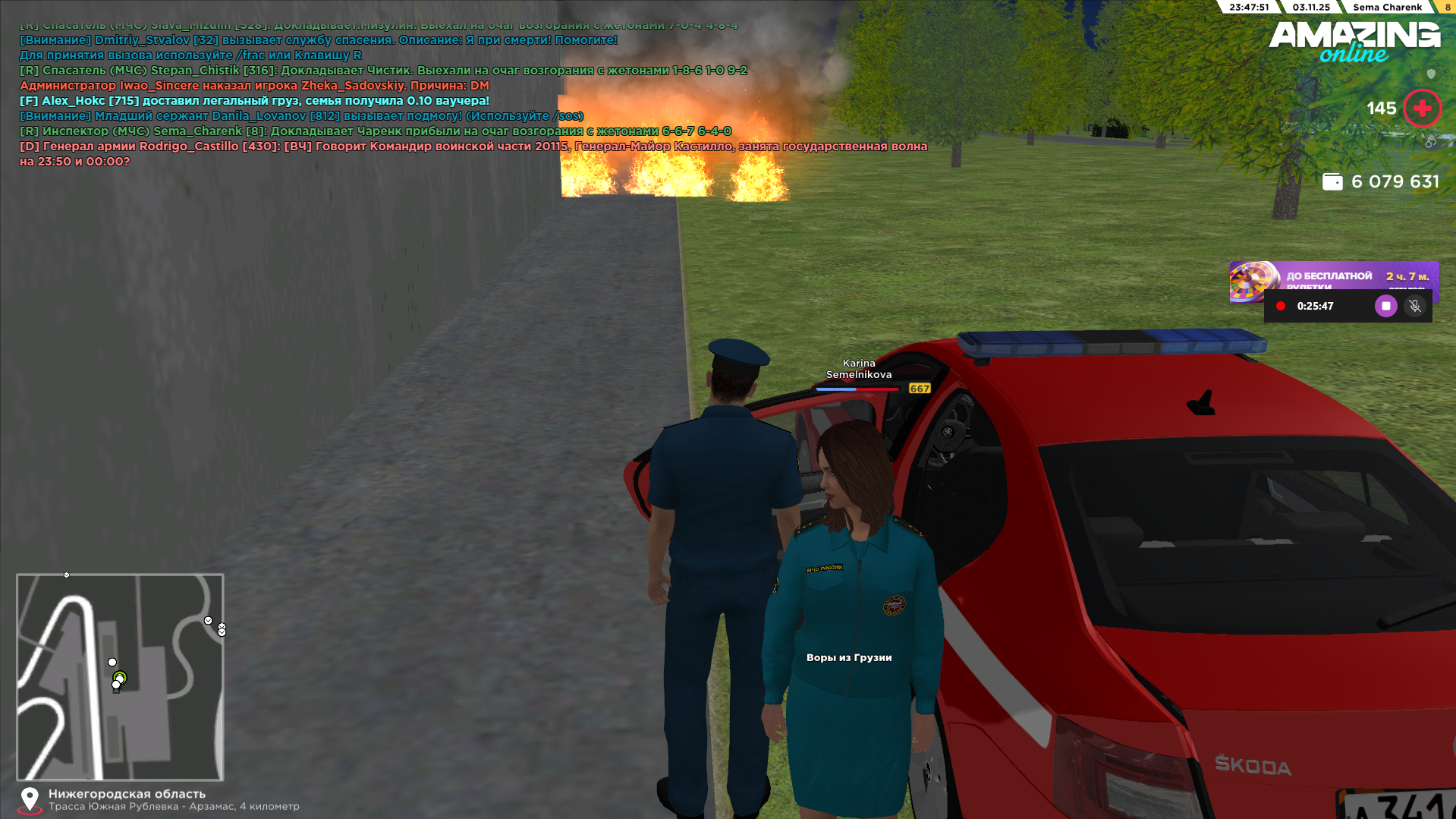Open the minimap
The height and width of the screenshot is (819, 1456).
tap(120, 676)
